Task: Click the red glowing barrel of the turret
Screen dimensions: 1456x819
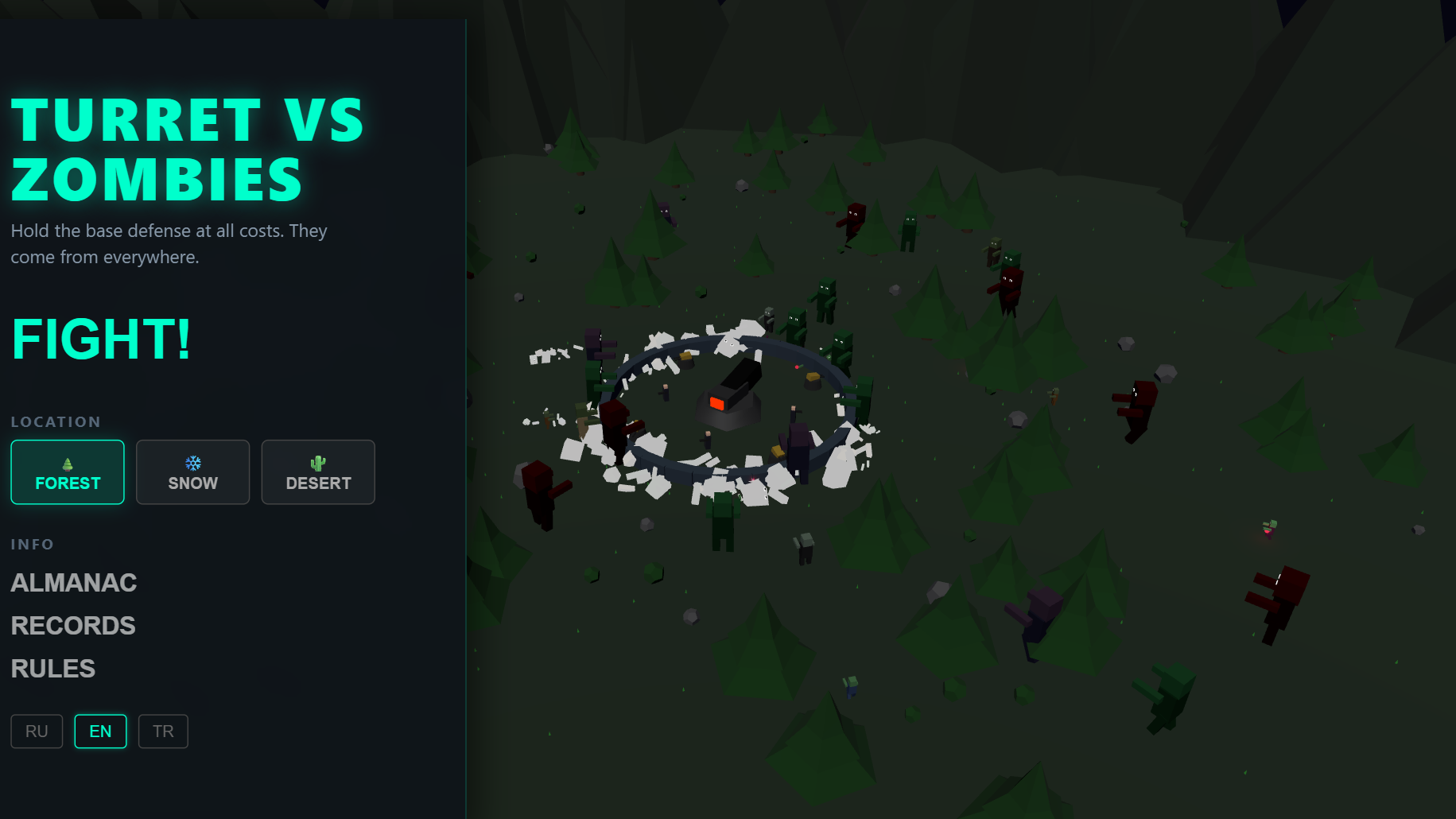Action: (x=716, y=405)
